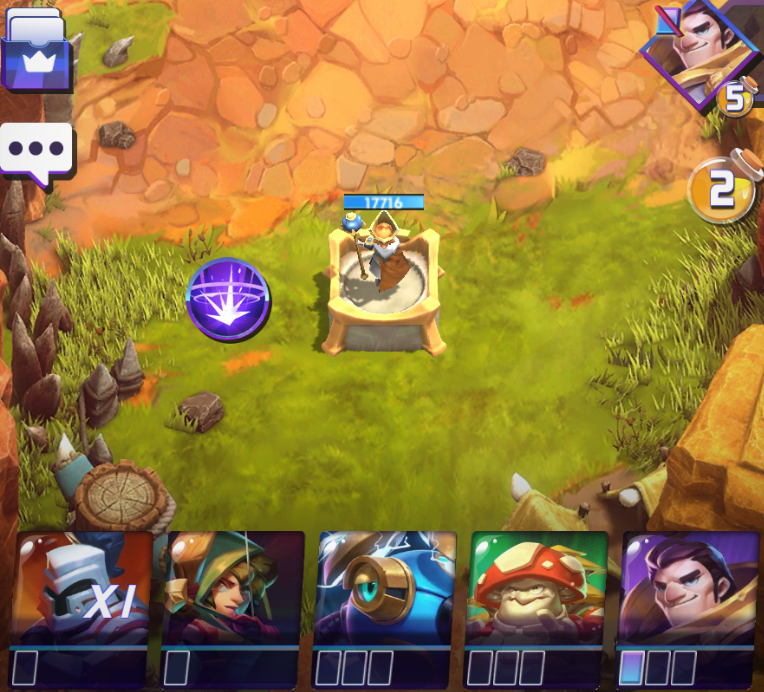Activate the purple downward-arrow spell

click(228, 299)
